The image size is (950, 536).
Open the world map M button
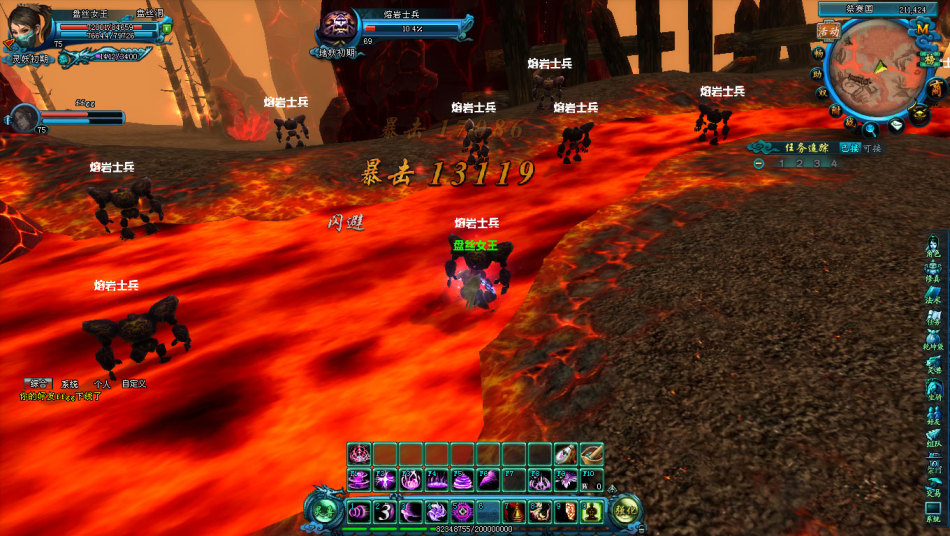pos(922,28)
